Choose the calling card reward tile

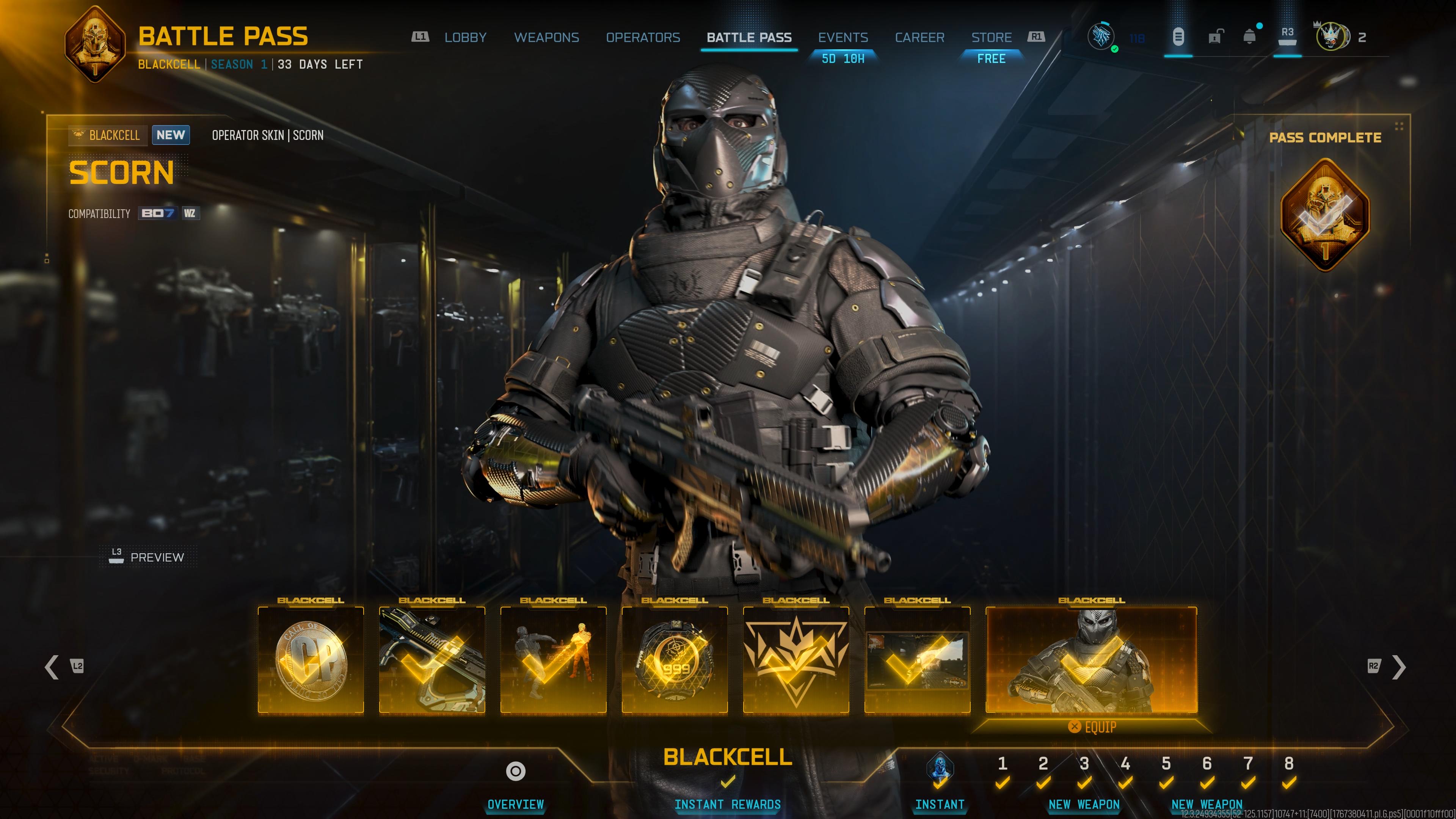[917, 660]
